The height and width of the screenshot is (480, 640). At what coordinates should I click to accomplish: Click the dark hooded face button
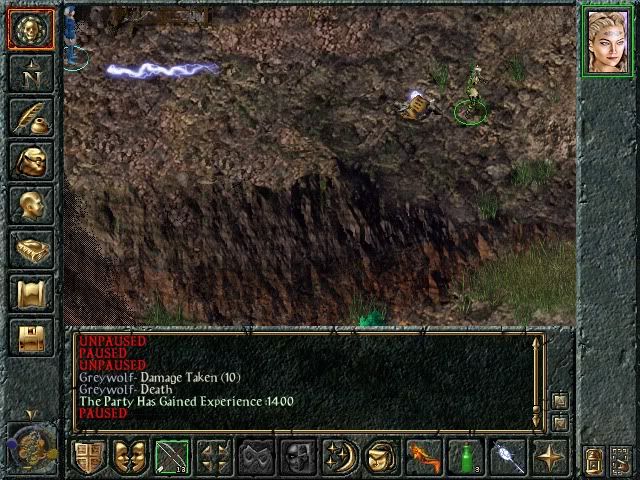click(297, 458)
